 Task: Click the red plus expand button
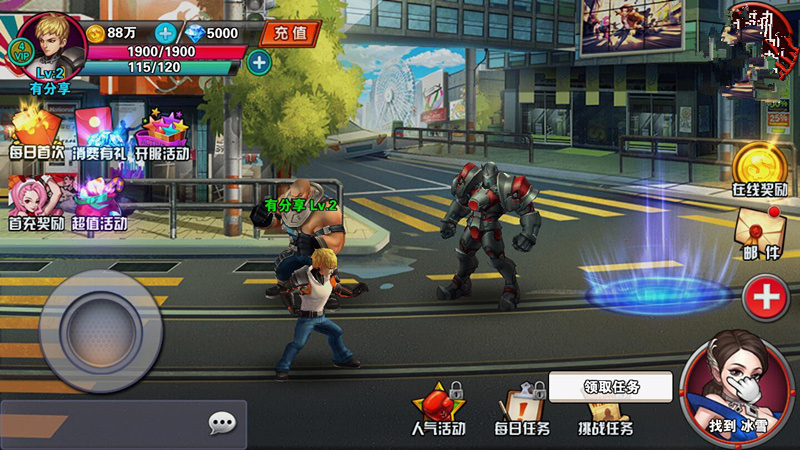pyautogui.click(x=765, y=297)
